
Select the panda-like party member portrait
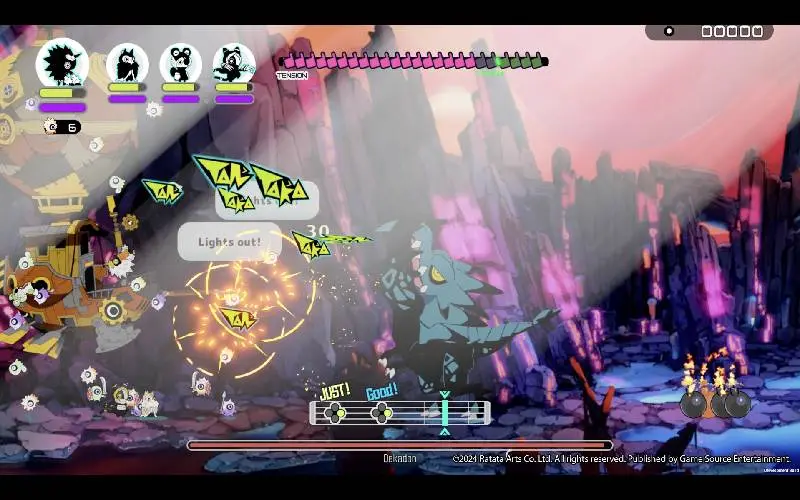click(181, 64)
